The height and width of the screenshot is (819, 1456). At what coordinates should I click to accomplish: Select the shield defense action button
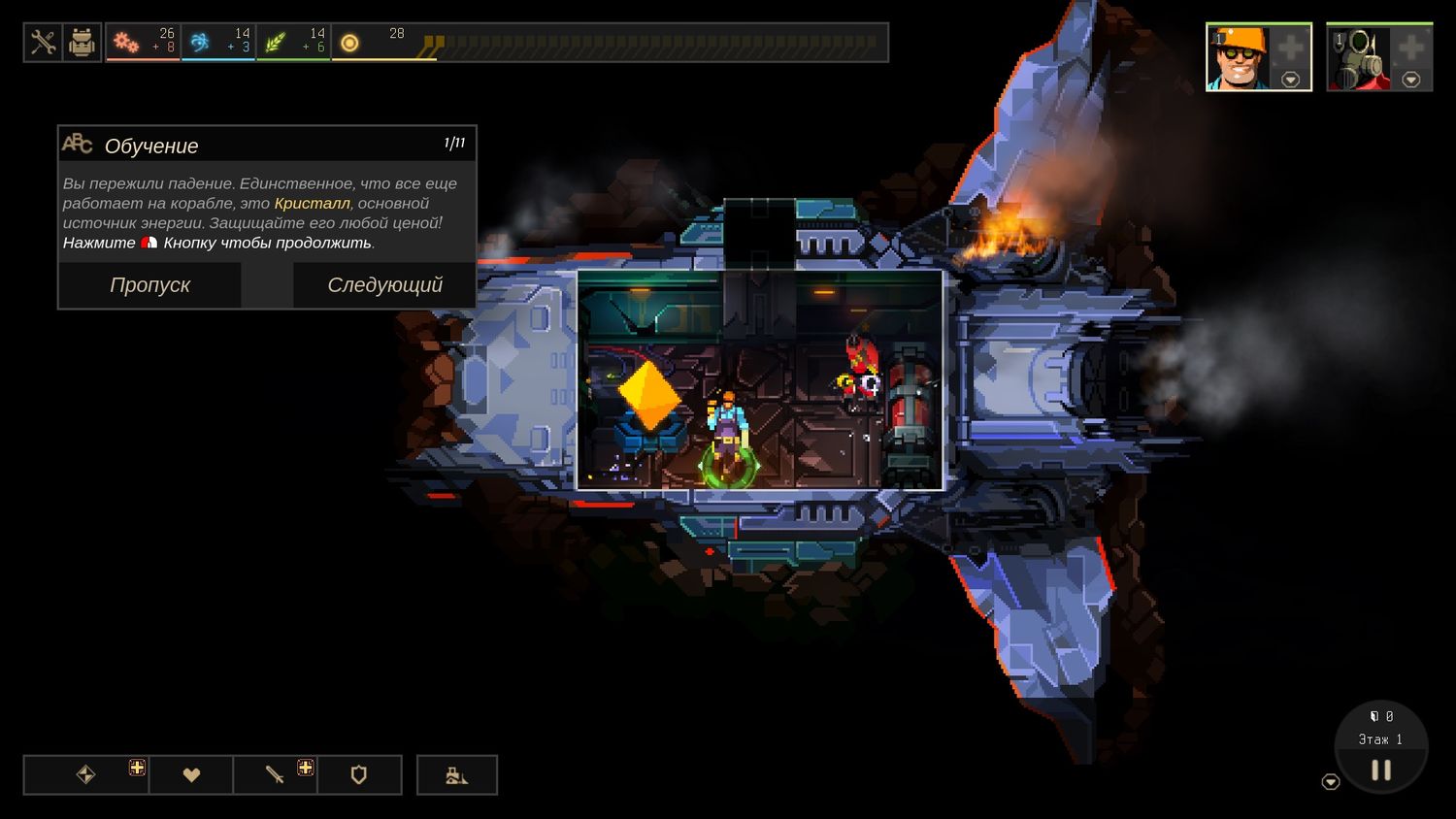pyautogui.click(x=359, y=774)
